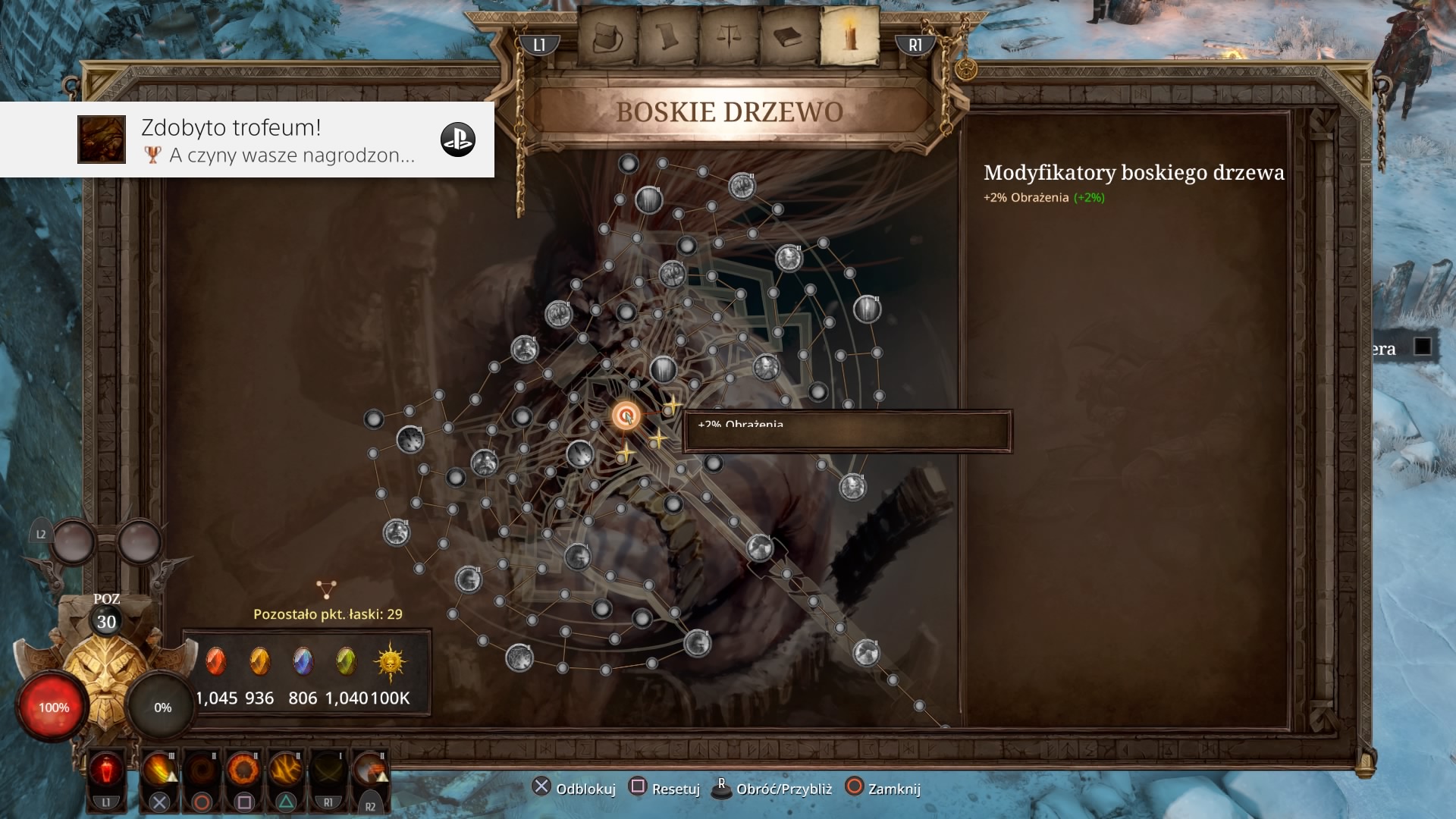Click the rainbow opal gem resource icon
The height and width of the screenshot is (819, 1456).
[x=303, y=661]
